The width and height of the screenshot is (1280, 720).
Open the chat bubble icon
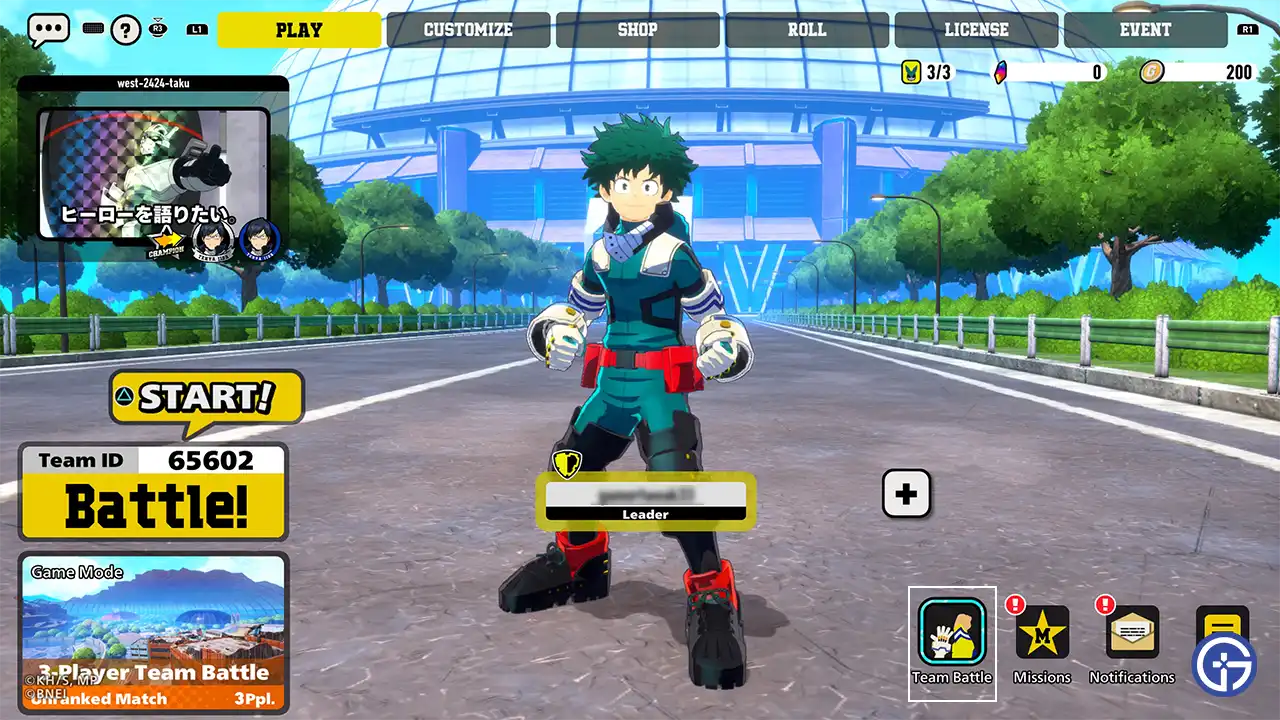point(47,29)
